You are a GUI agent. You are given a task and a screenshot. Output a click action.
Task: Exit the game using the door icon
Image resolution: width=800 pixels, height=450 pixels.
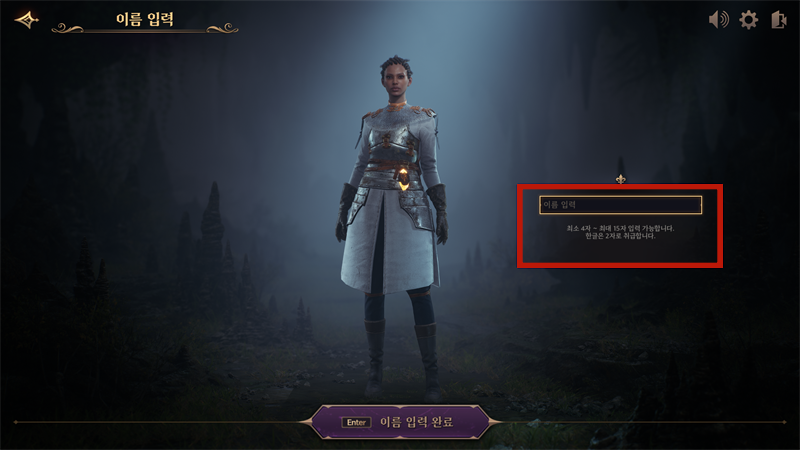(x=779, y=20)
